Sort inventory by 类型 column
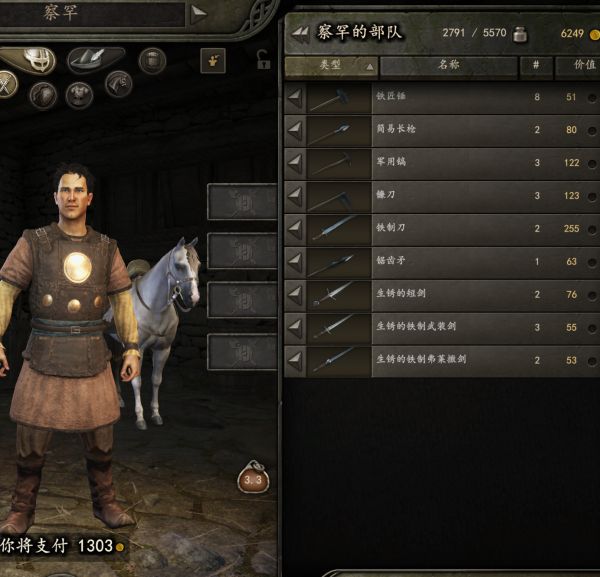Image resolution: width=600 pixels, height=577 pixels. pyautogui.click(x=331, y=67)
